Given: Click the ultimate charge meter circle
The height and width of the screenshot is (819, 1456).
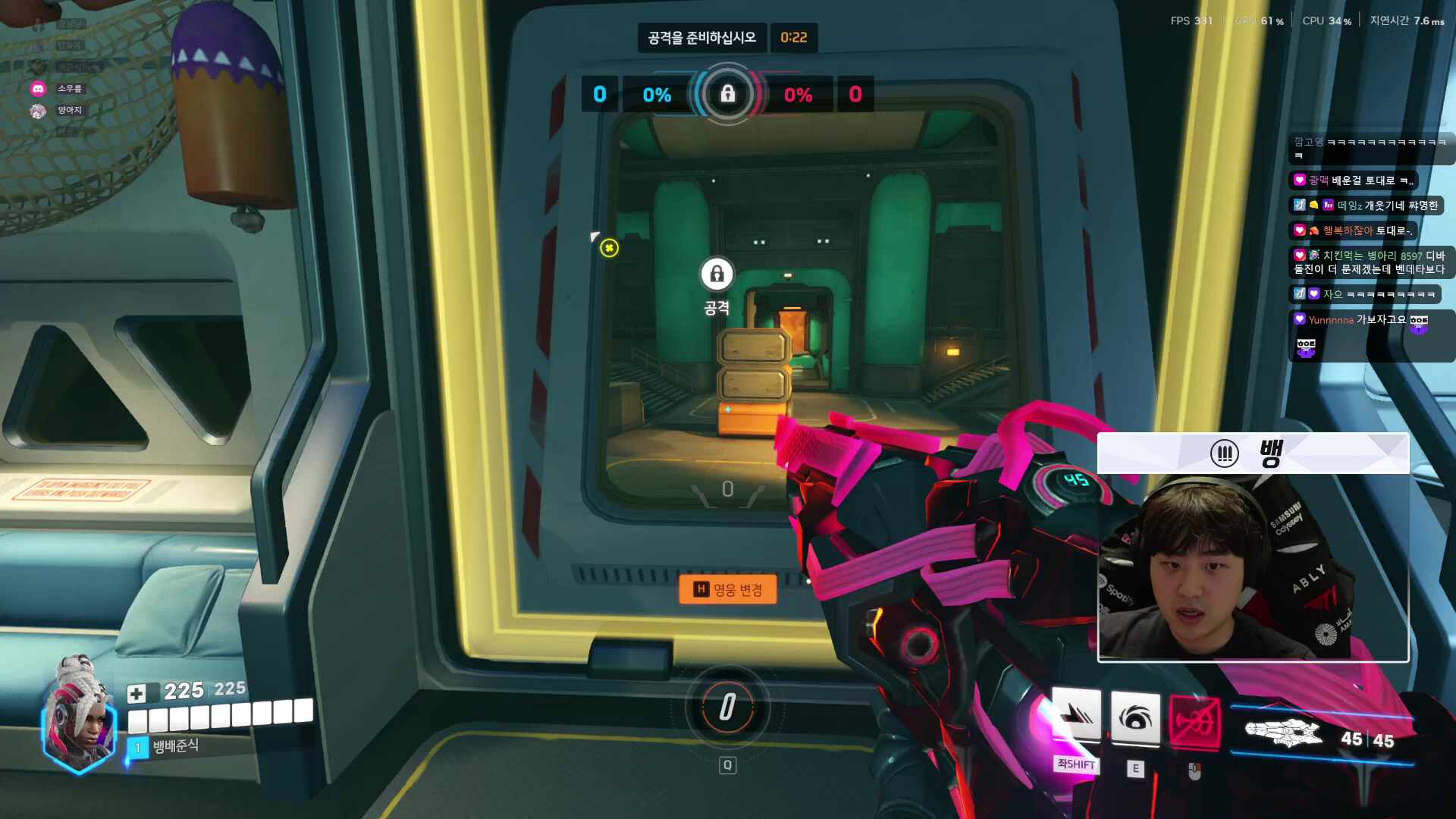Looking at the screenshot, I should (727, 708).
